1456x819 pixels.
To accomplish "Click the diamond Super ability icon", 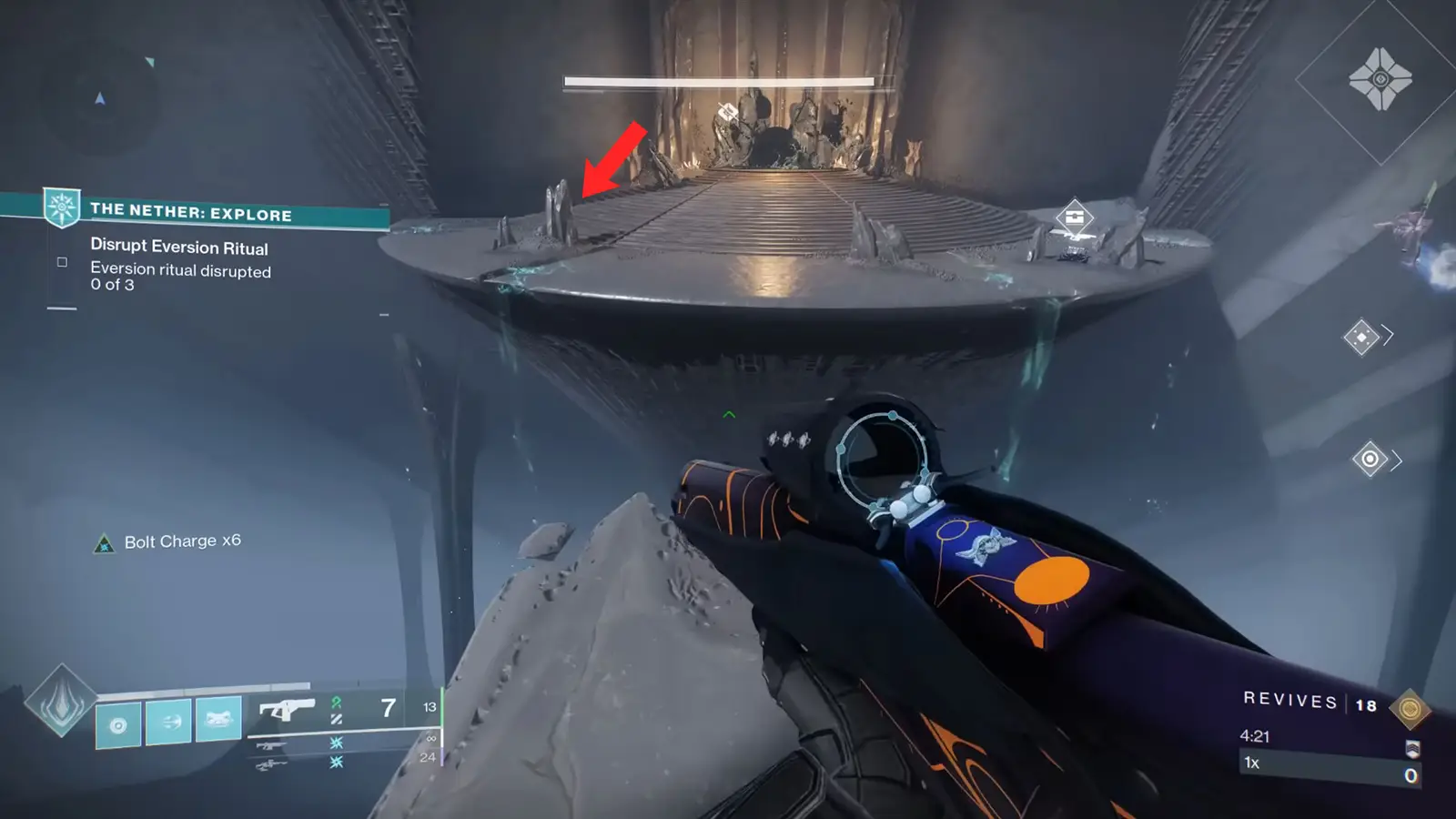I will pos(61,701).
